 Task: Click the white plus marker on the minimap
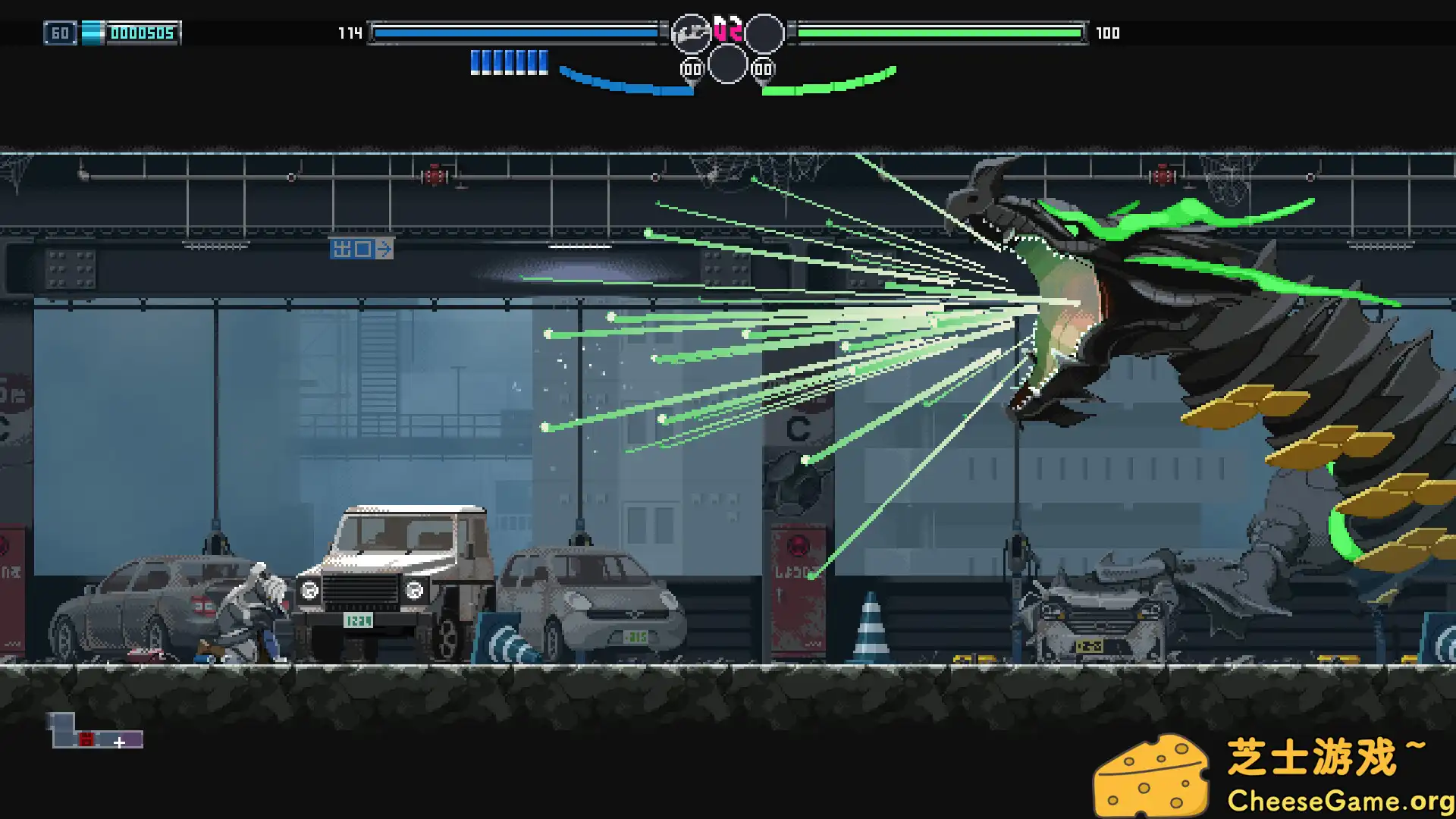tap(119, 743)
